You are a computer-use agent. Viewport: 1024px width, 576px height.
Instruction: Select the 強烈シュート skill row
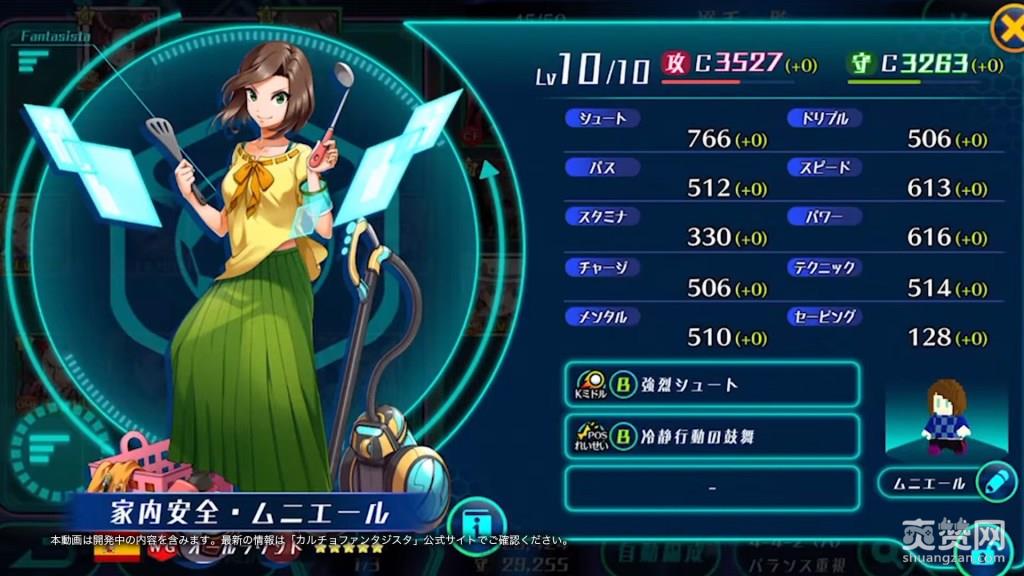pos(712,384)
